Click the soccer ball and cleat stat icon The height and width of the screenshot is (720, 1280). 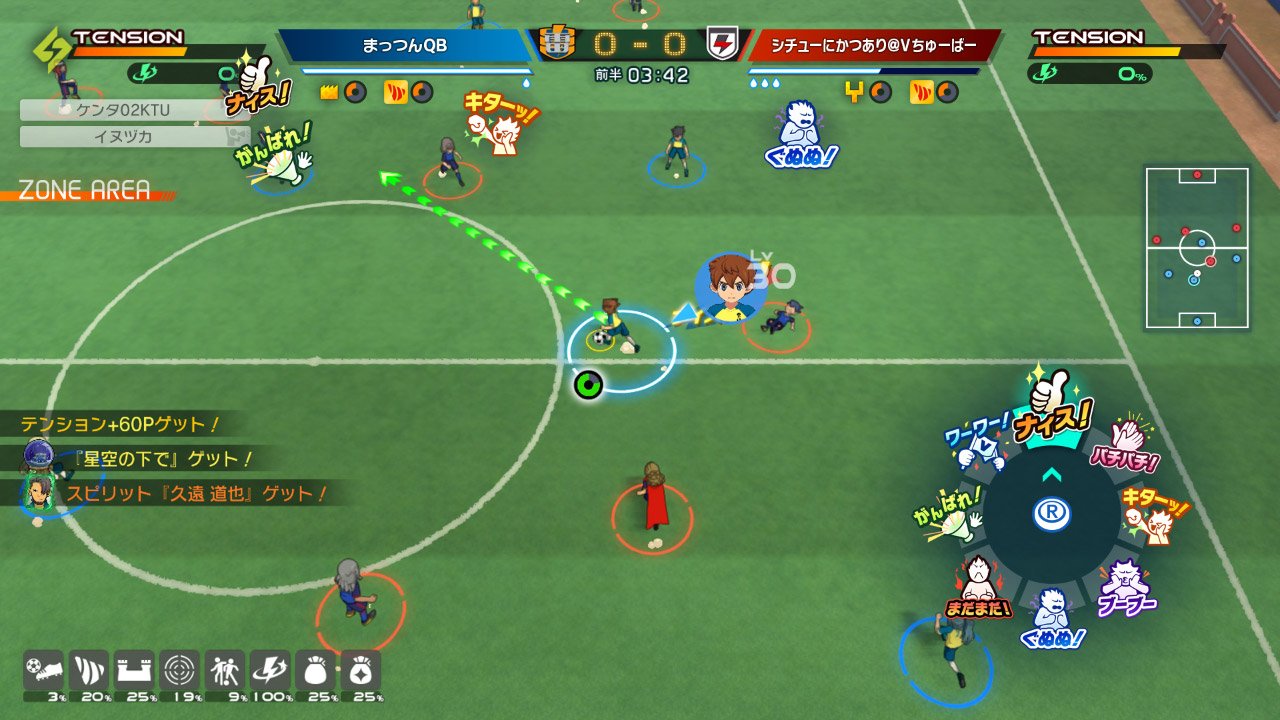(43, 670)
